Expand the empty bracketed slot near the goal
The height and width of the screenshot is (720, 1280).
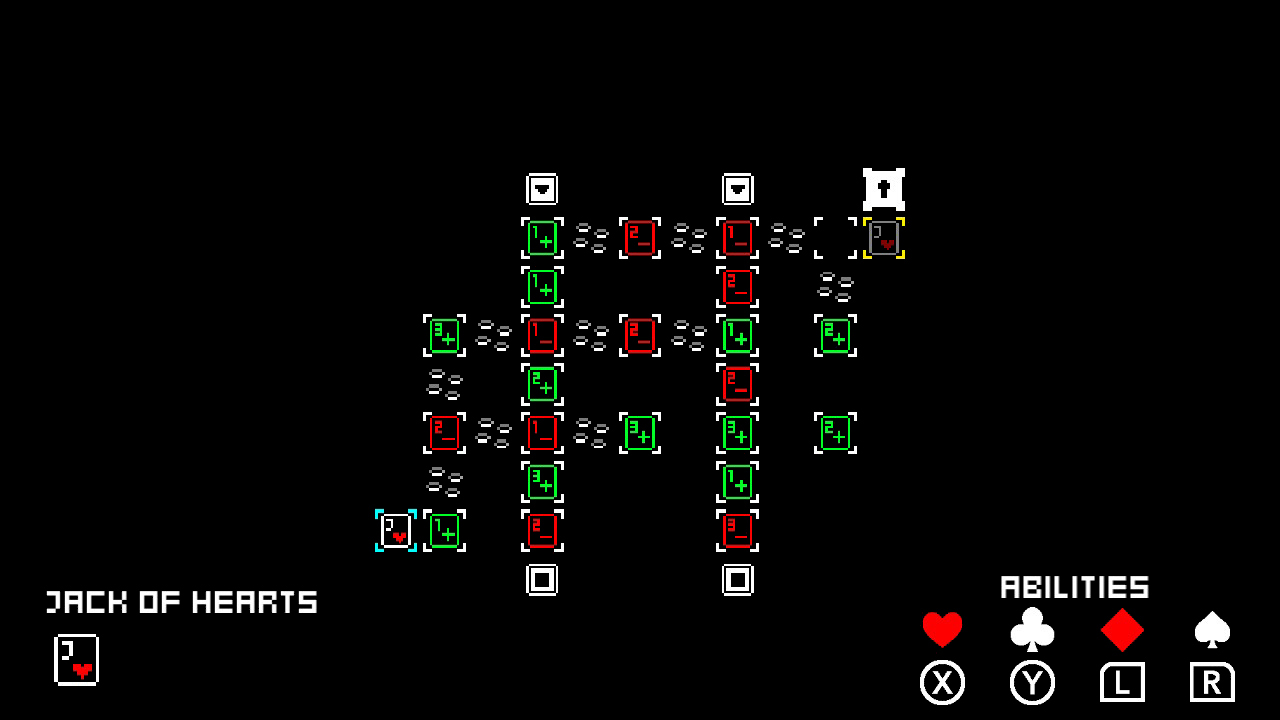[835, 238]
